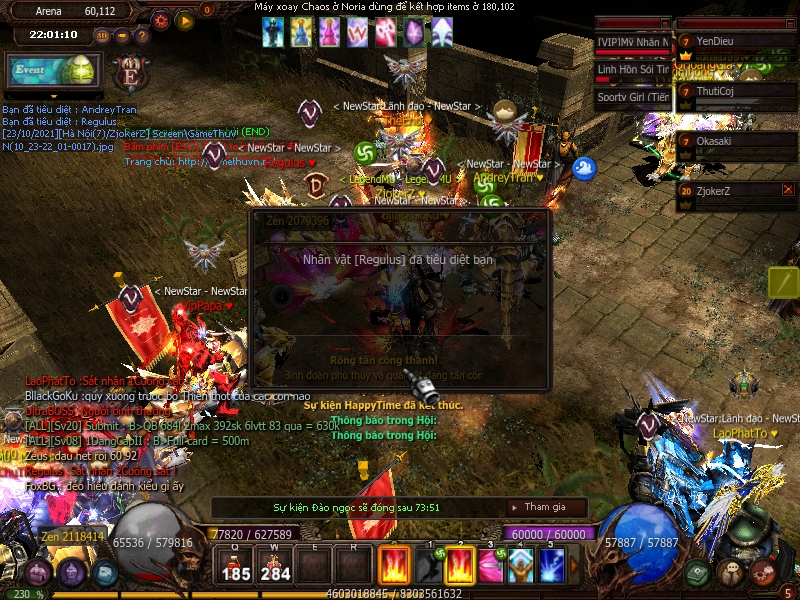This screenshot has width=800, height=600.
Task: Select the W hotkey potion slot with 284
Action: click(276, 566)
